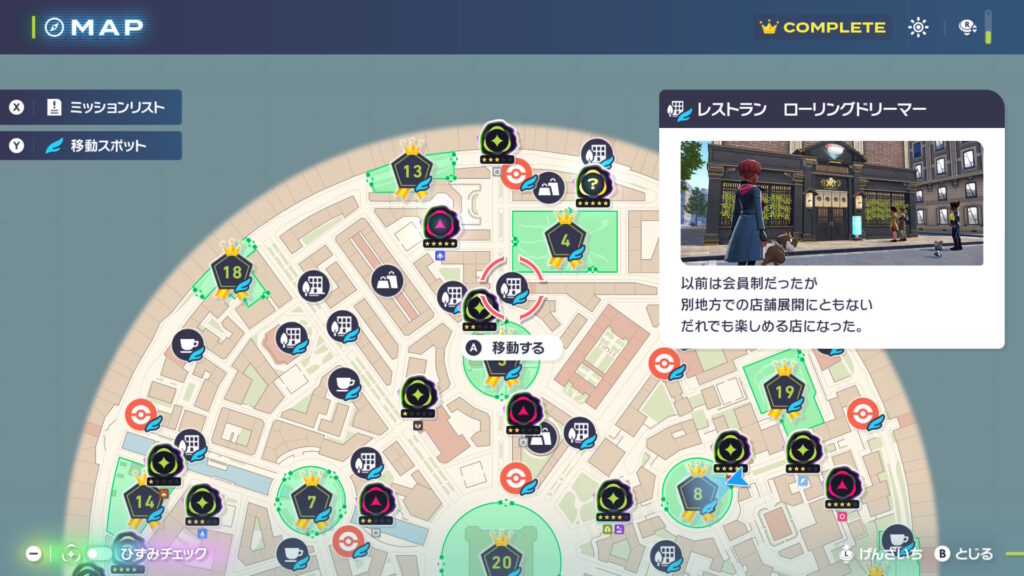Confirm 移動する to travel to restaurant
The height and width of the screenshot is (576, 1024).
pos(508,348)
